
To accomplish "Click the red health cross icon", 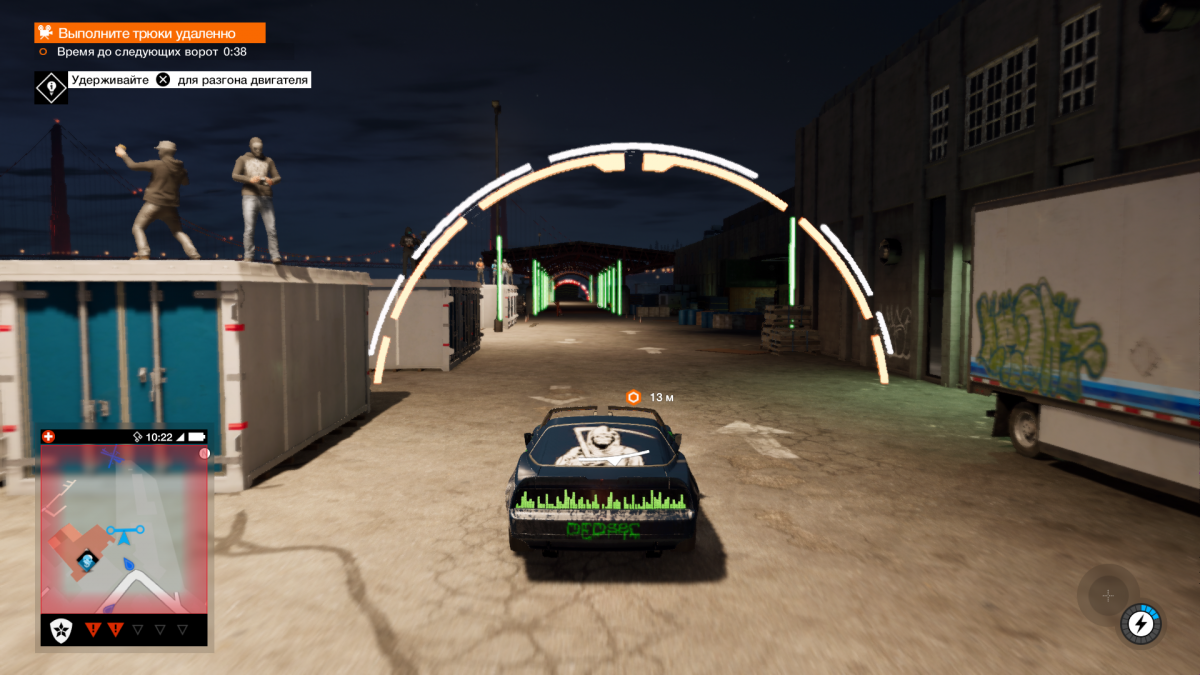I will (x=48, y=437).
